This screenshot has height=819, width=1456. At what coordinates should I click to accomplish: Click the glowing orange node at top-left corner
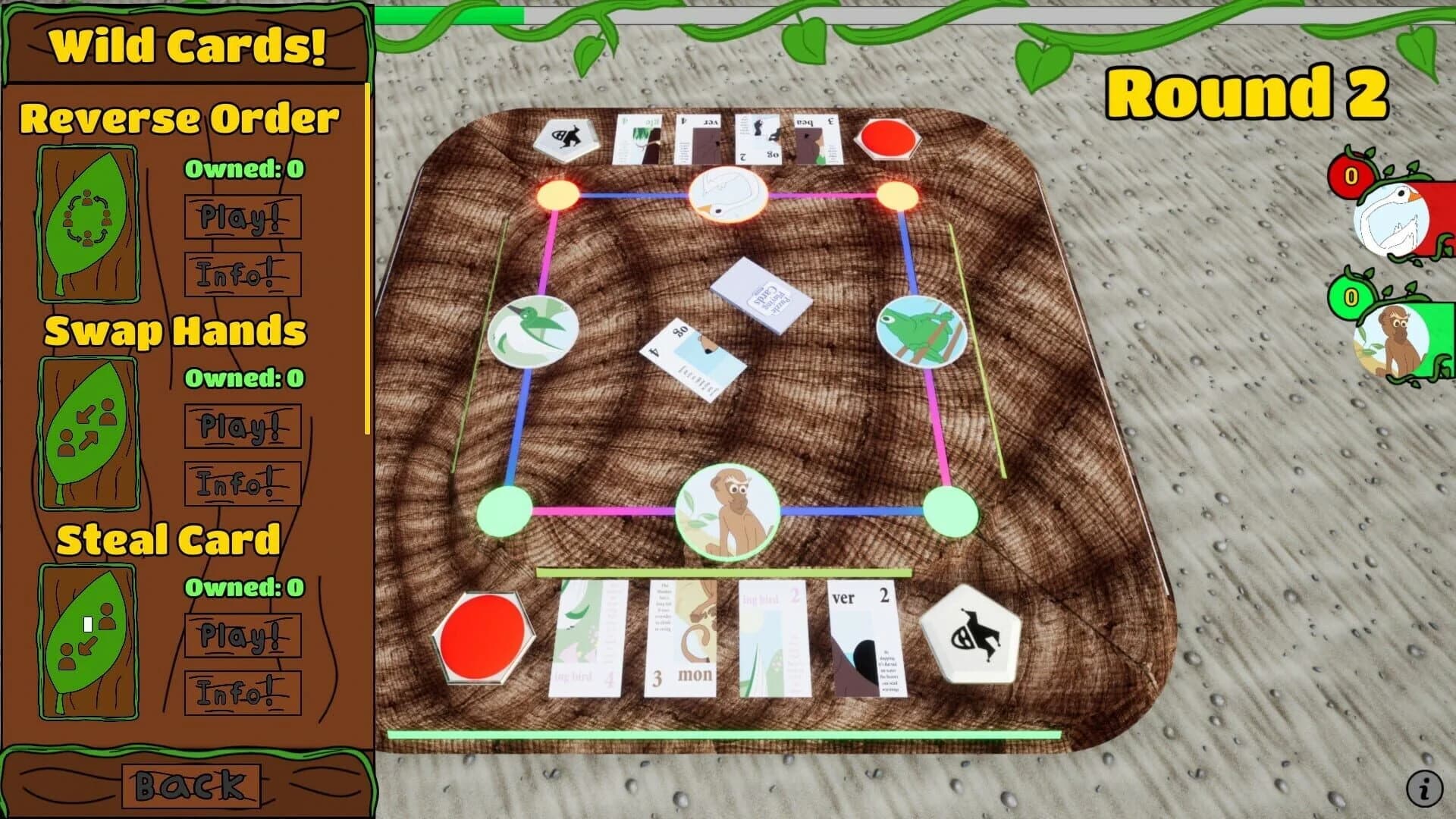(x=557, y=194)
